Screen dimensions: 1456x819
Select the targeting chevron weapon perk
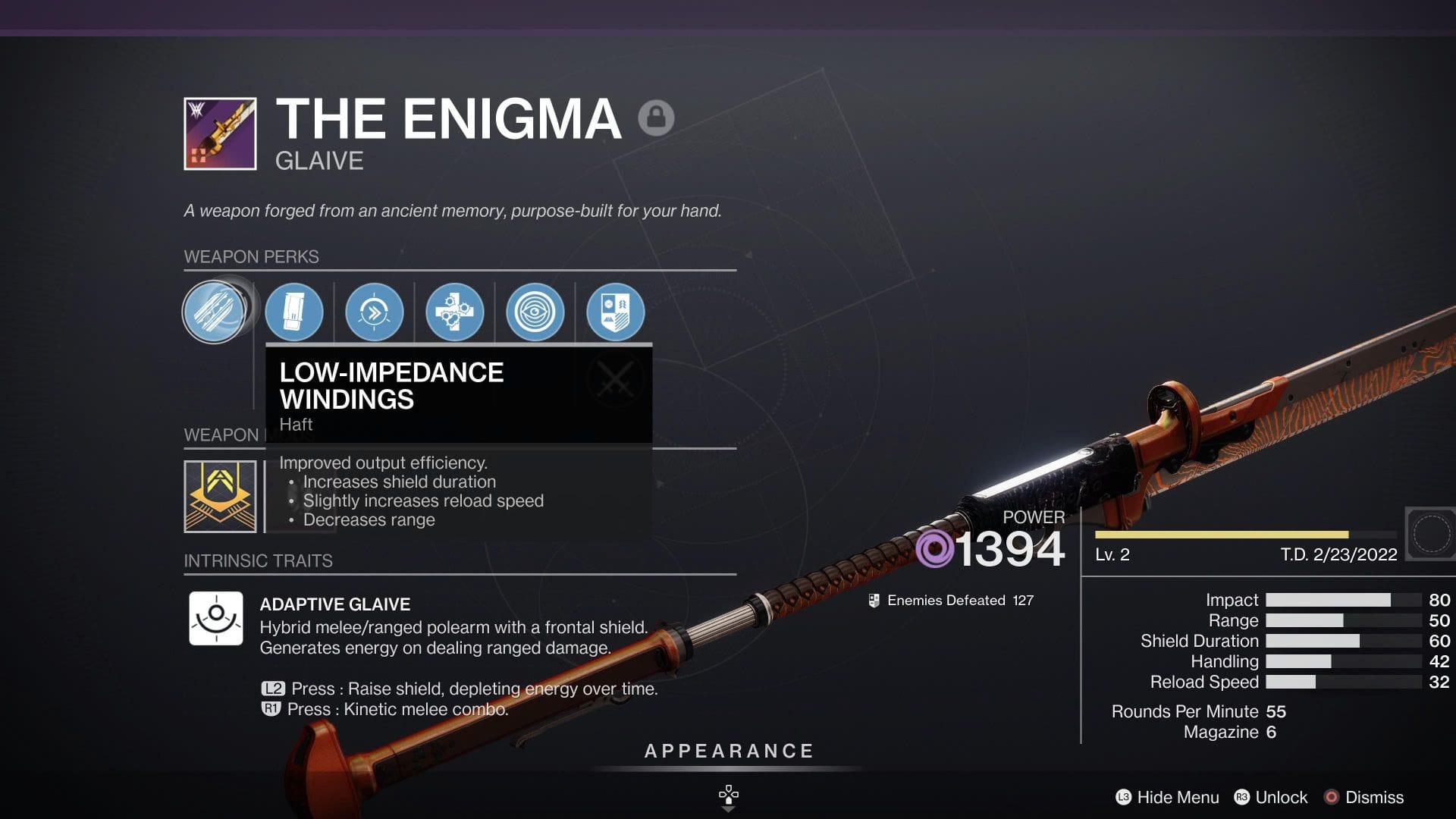click(x=375, y=312)
